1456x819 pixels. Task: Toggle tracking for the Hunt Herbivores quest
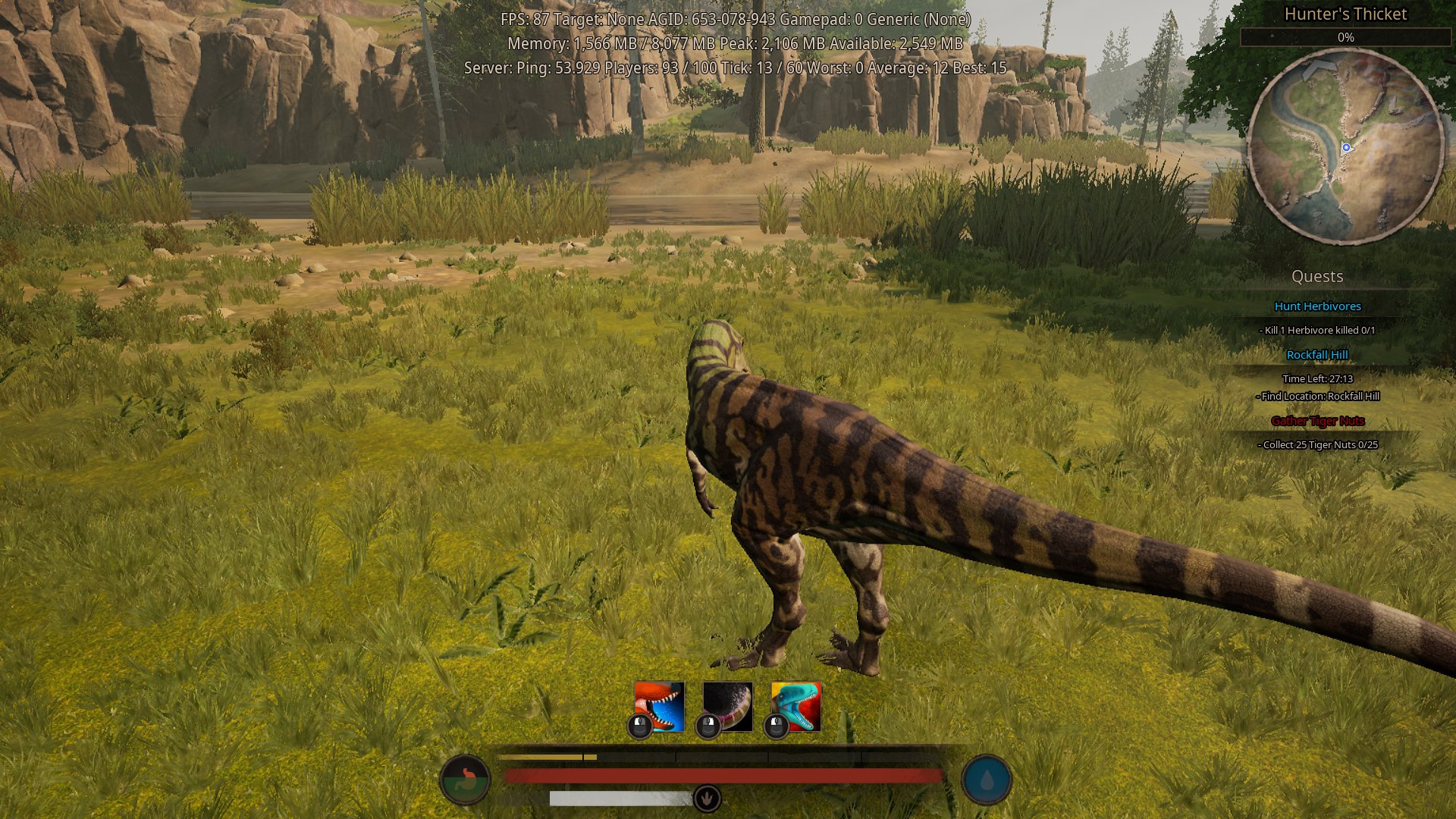pos(1318,306)
